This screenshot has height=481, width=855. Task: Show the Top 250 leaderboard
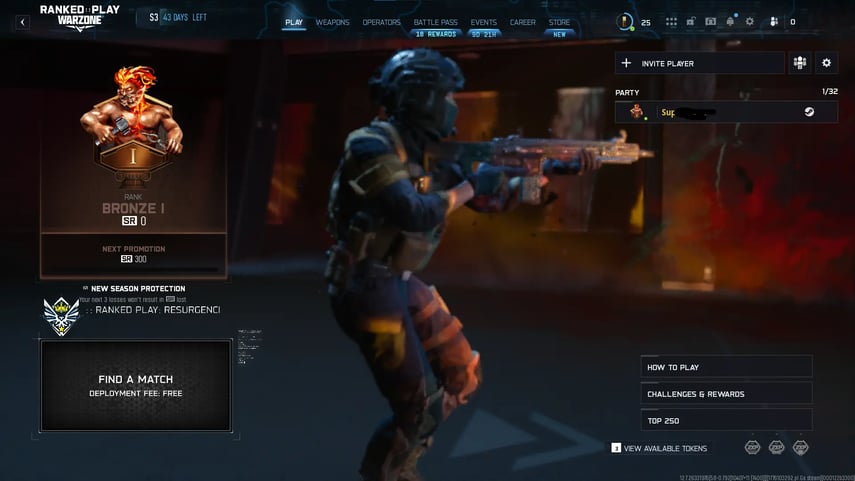[726, 421]
